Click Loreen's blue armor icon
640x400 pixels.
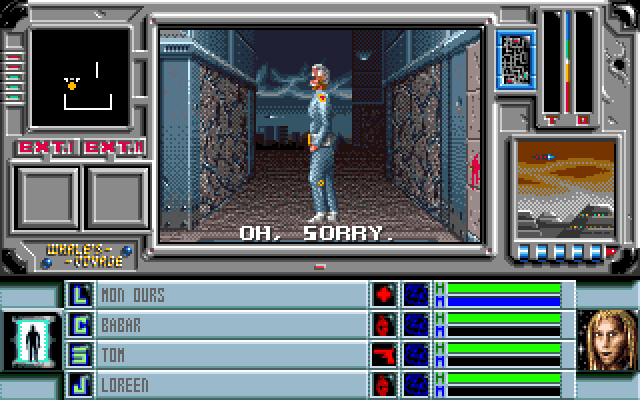click(416, 383)
